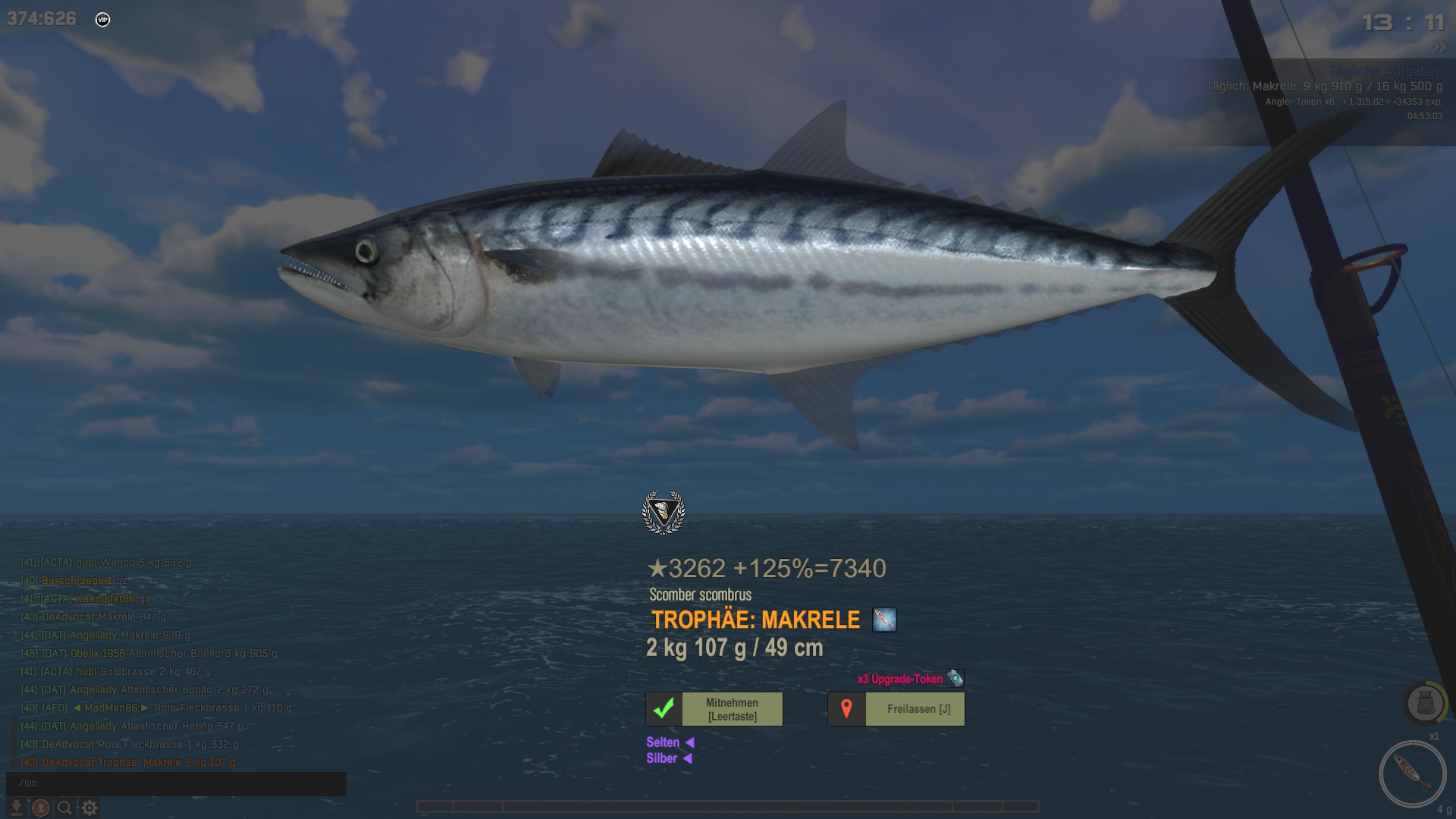Viewport: 1456px width, 819px height.
Task: Click the chat download arrow icon
Action: tap(17, 808)
